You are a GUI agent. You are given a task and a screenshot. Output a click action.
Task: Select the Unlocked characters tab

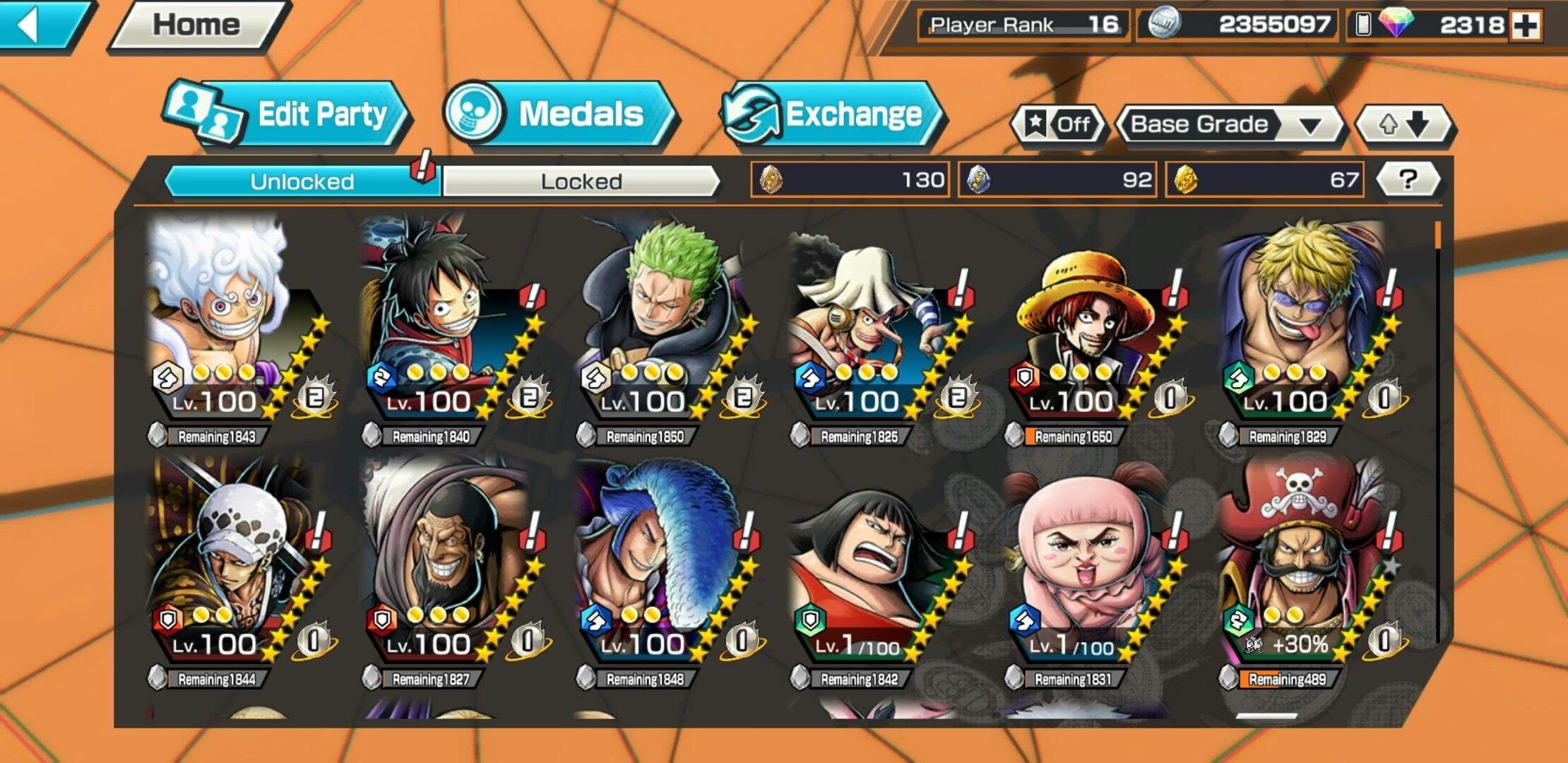pyautogui.click(x=302, y=182)
